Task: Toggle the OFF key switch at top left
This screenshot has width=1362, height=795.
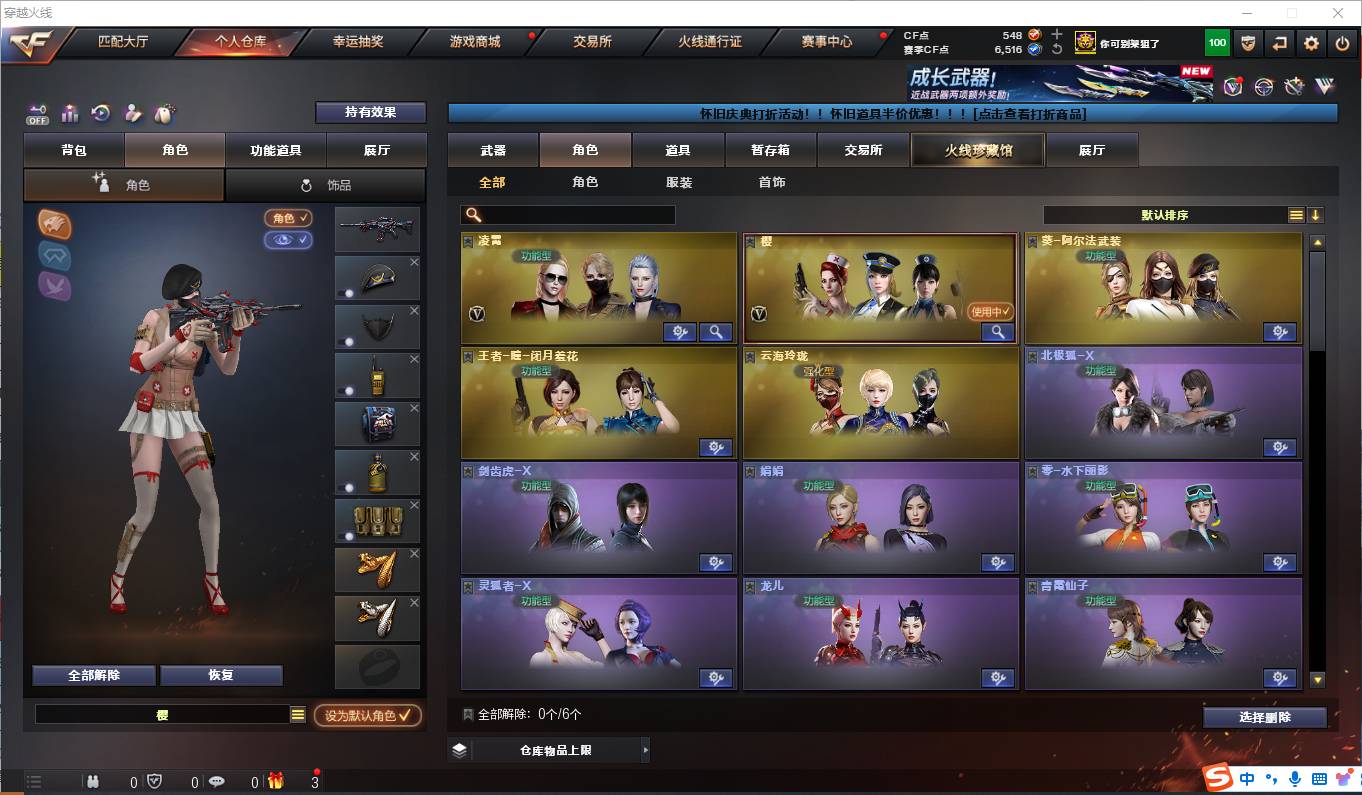Action: coord(37,114)
